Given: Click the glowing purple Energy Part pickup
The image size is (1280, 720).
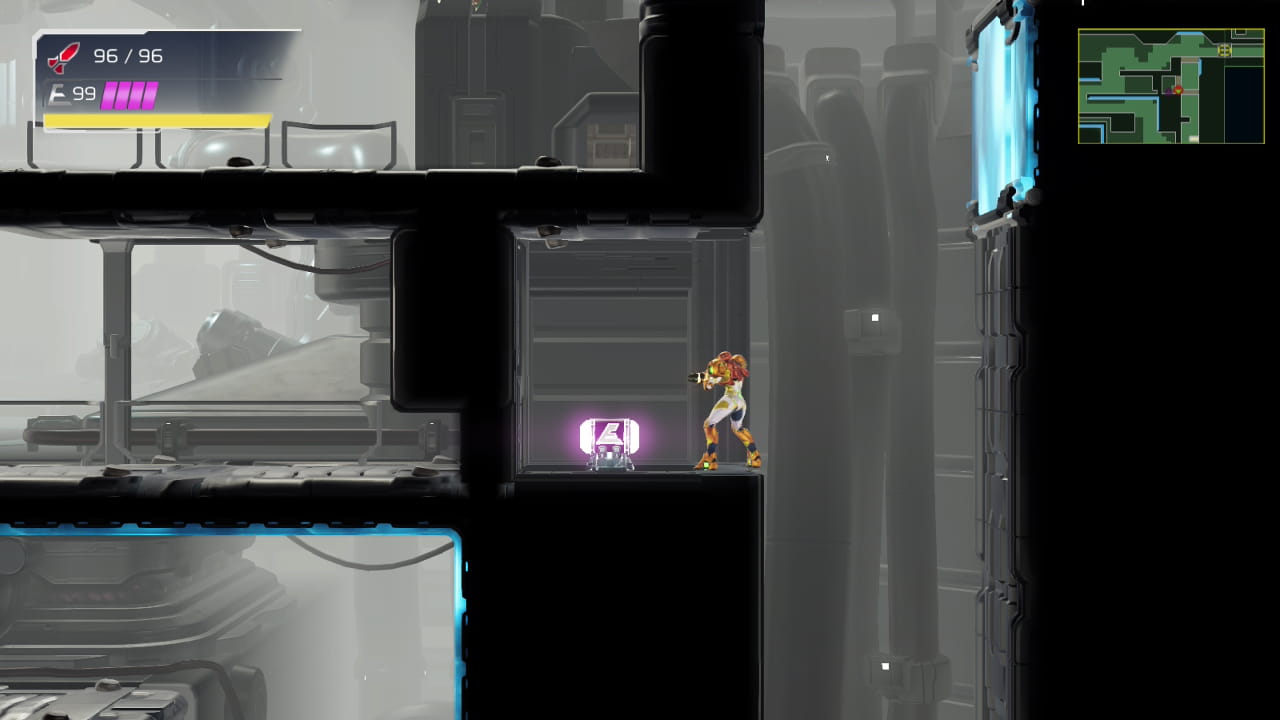Looking at the screenshot, I should click(610, 434).
